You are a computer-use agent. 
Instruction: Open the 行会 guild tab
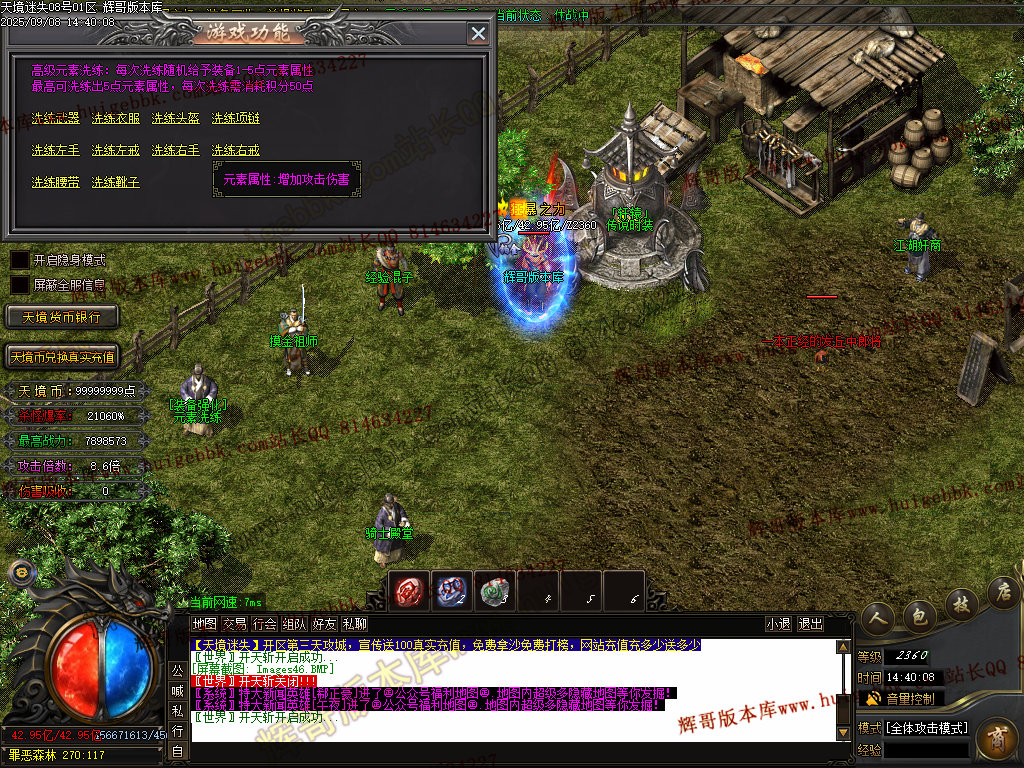[x=264, y=624]
